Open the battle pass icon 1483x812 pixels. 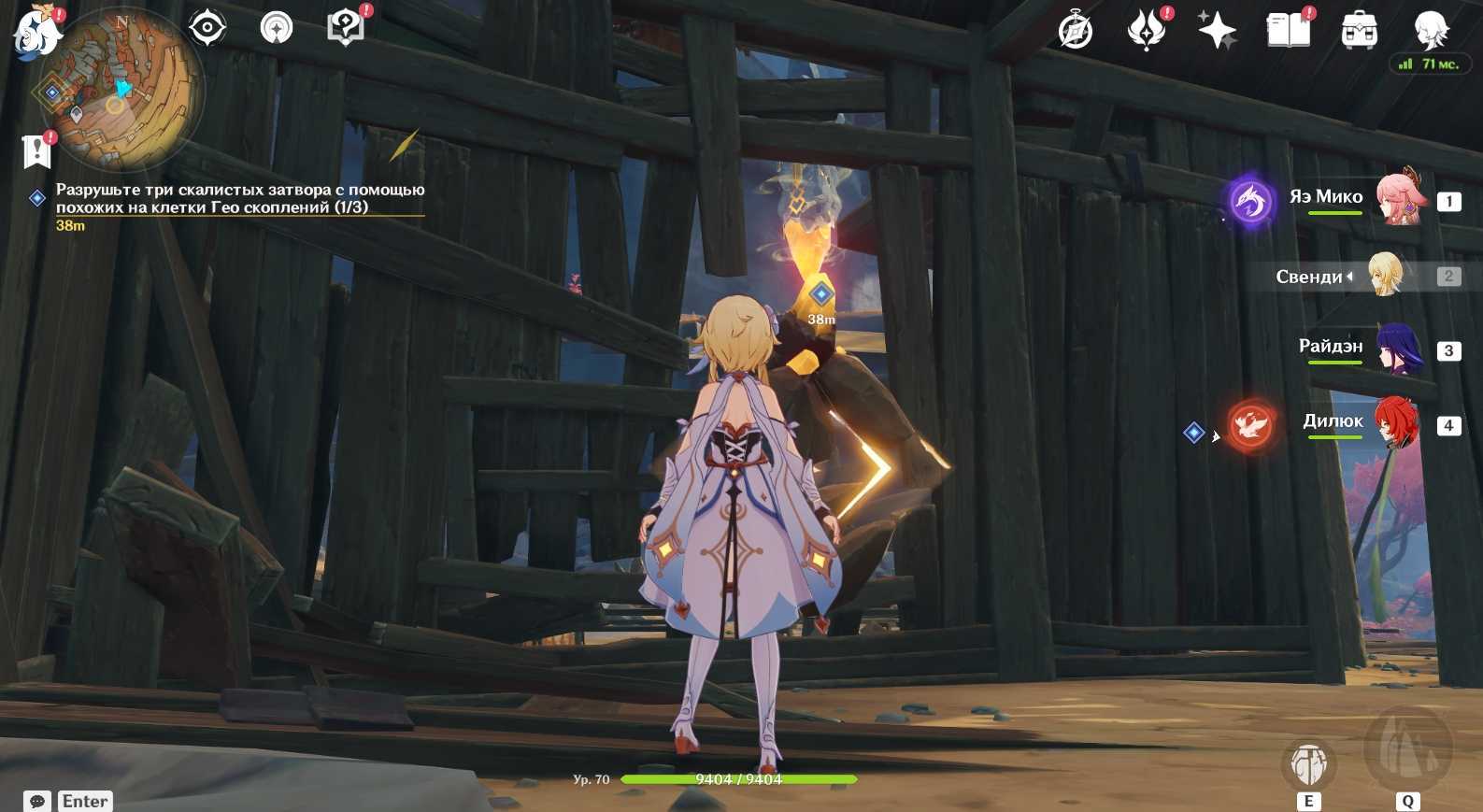click(1146, 30)
